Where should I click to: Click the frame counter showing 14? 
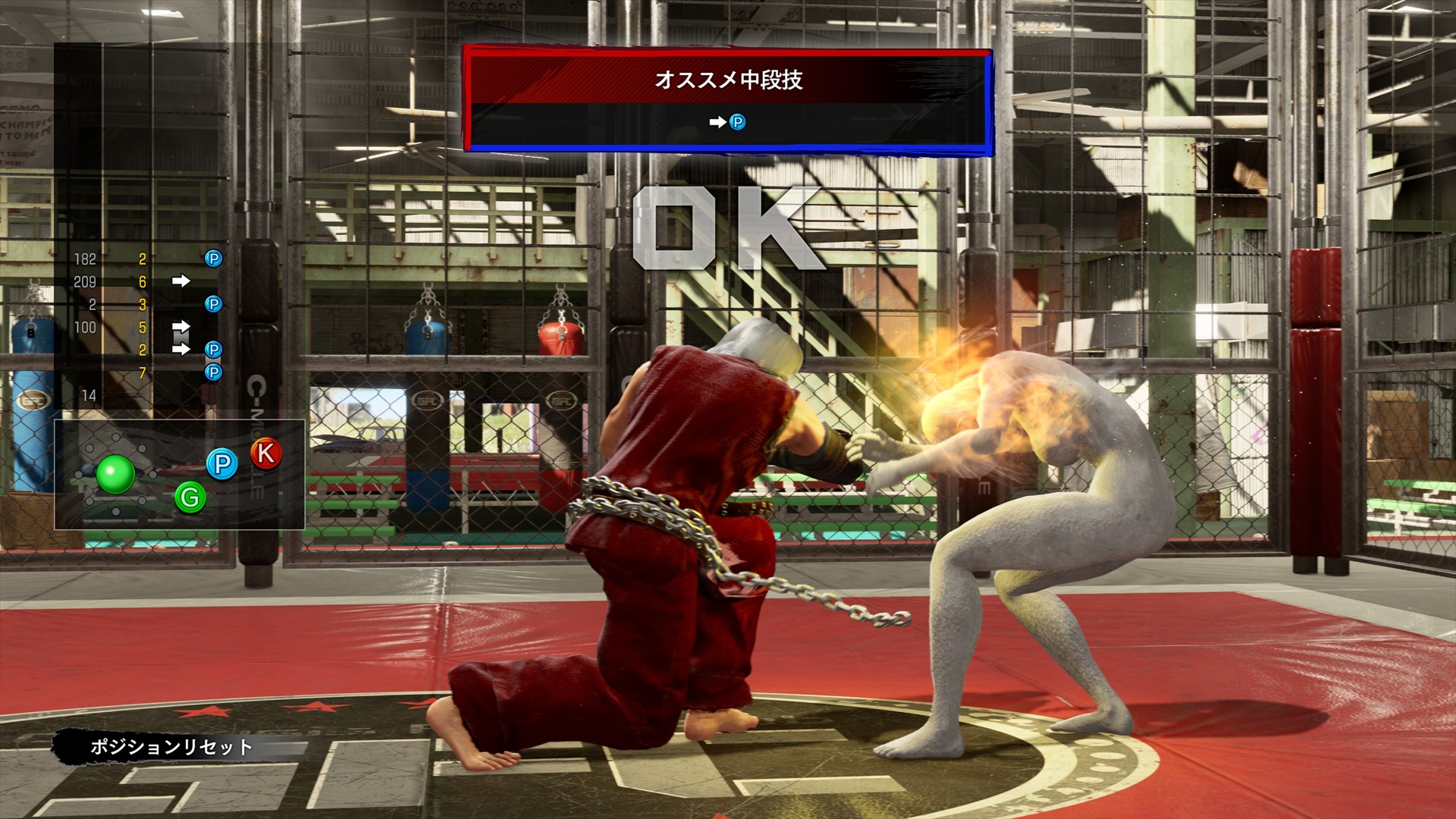coord(89,394)
